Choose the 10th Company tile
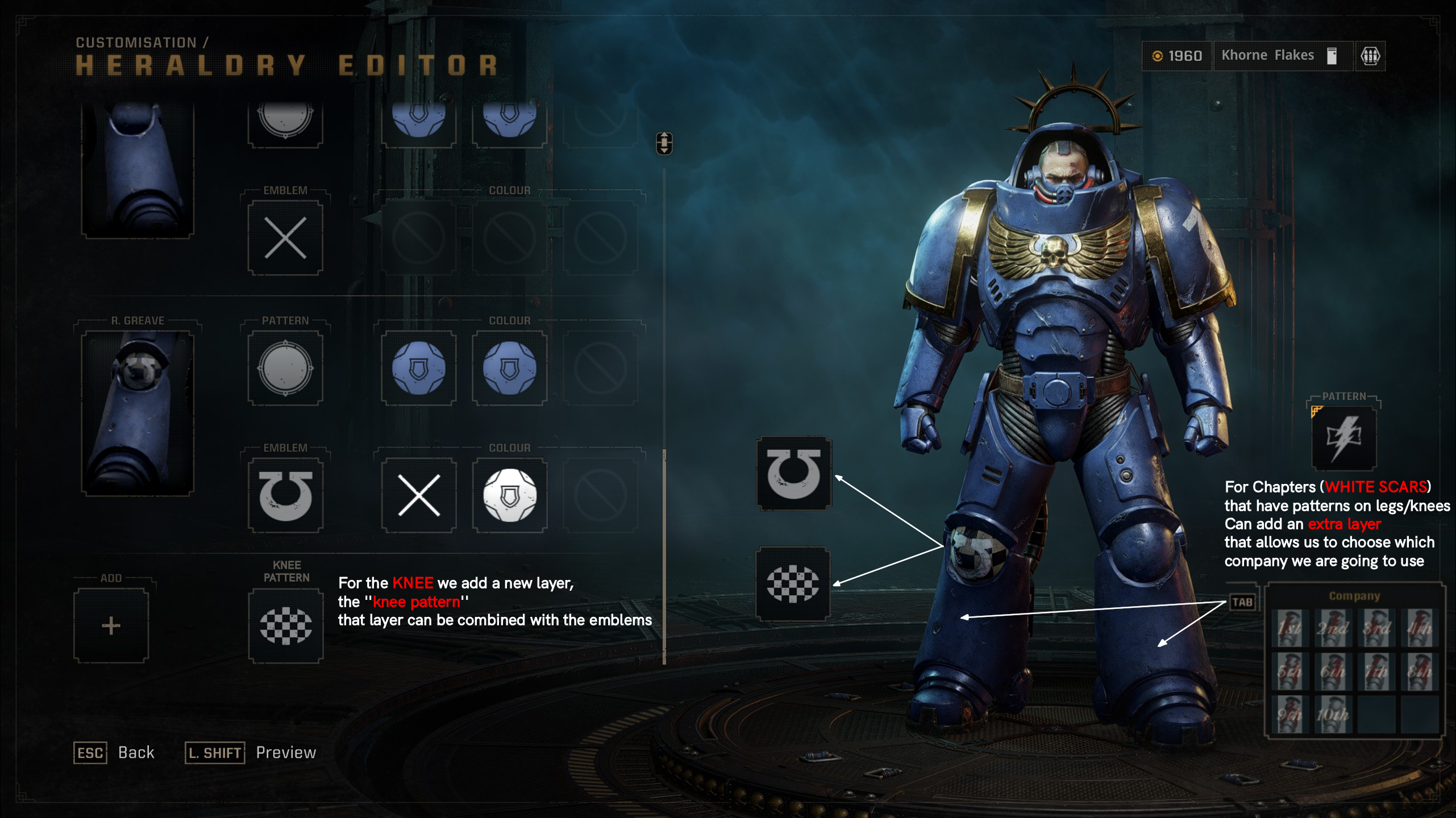 (x=1332, y=715)
